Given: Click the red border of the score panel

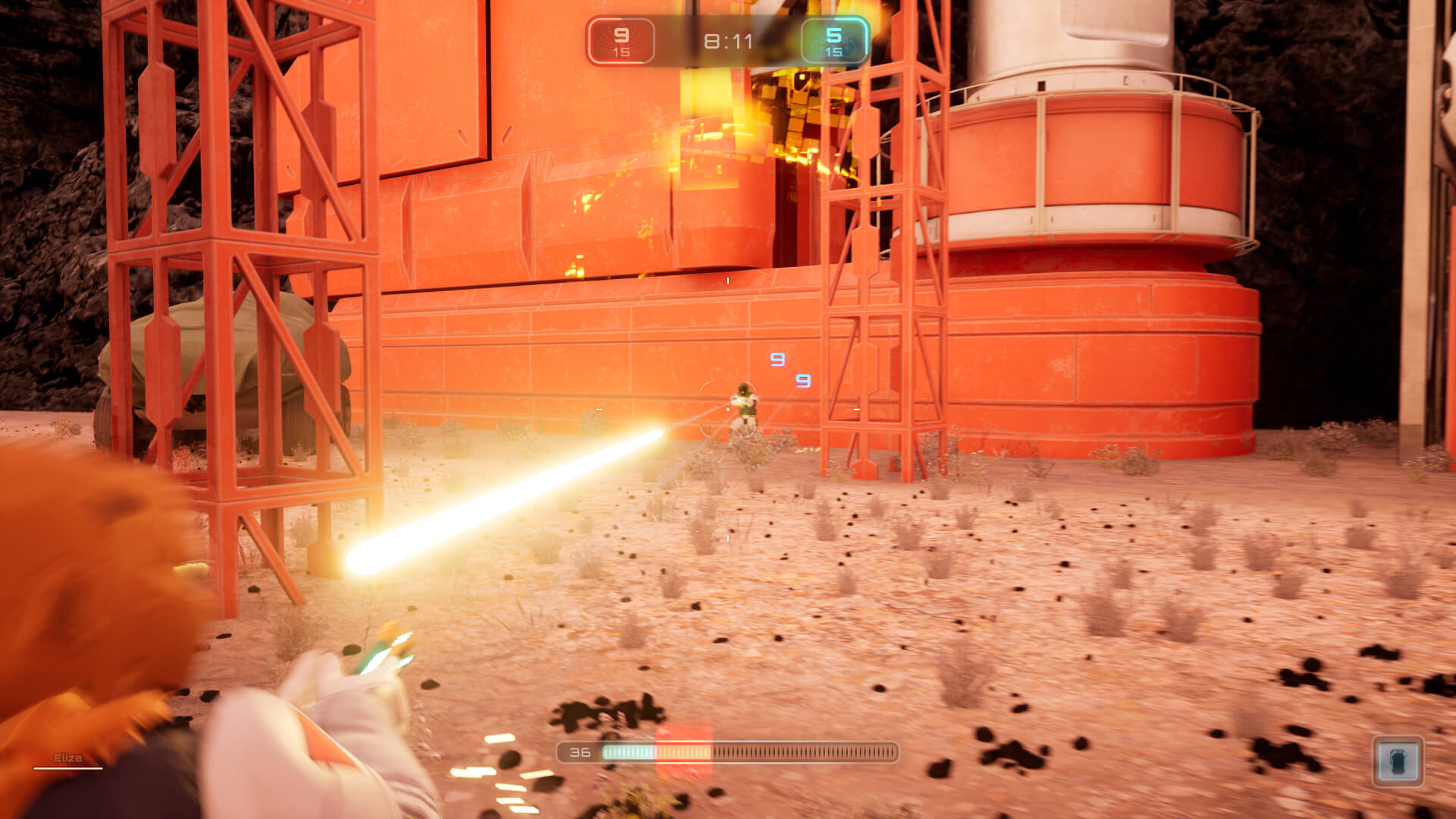Looking at the screenshot, I should click(590, 42).
